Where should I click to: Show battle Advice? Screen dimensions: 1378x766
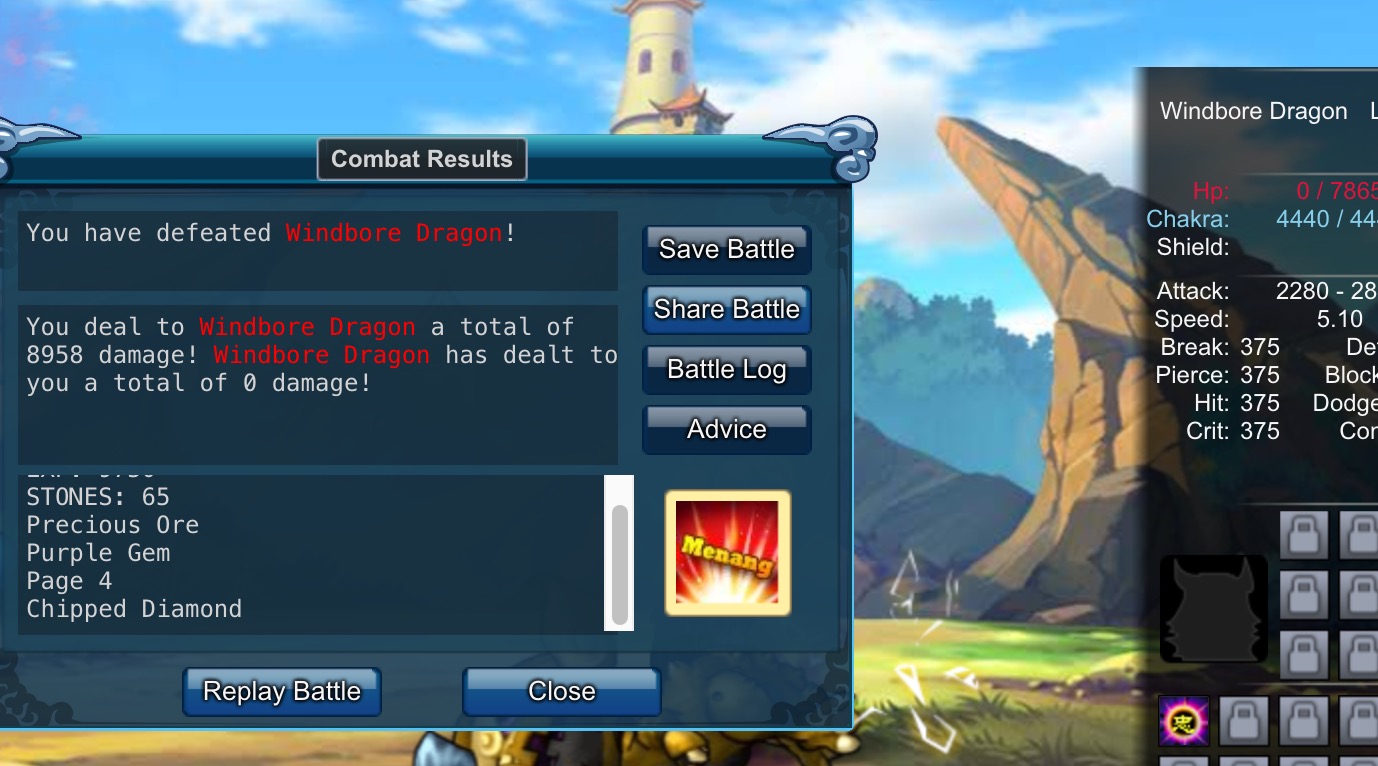click(x=726, y=429)
